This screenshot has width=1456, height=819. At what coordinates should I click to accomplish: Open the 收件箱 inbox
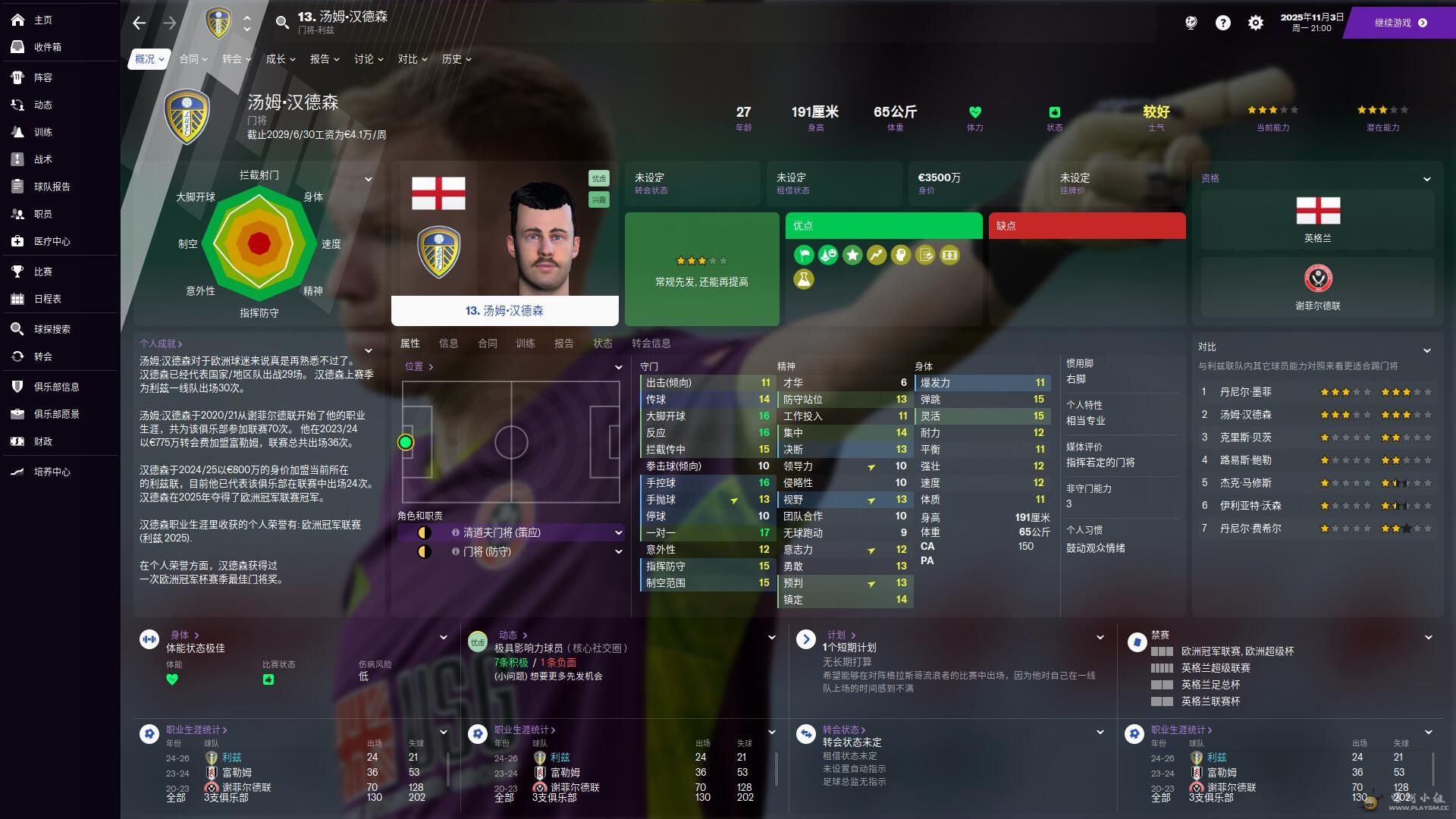click(47, 47)
